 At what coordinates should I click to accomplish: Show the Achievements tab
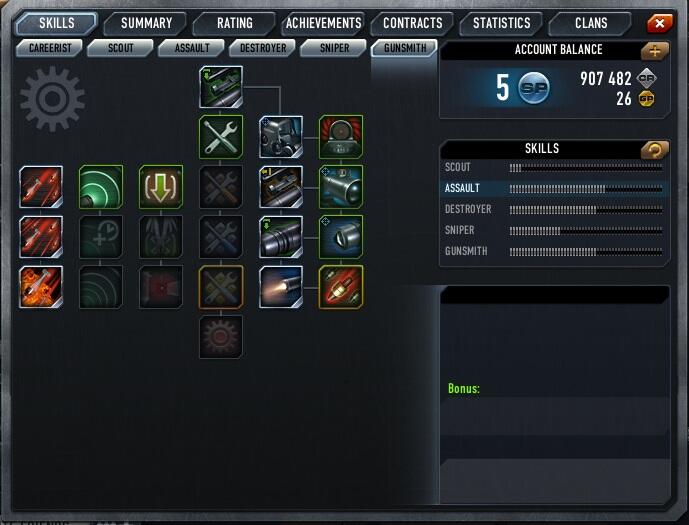322,23
